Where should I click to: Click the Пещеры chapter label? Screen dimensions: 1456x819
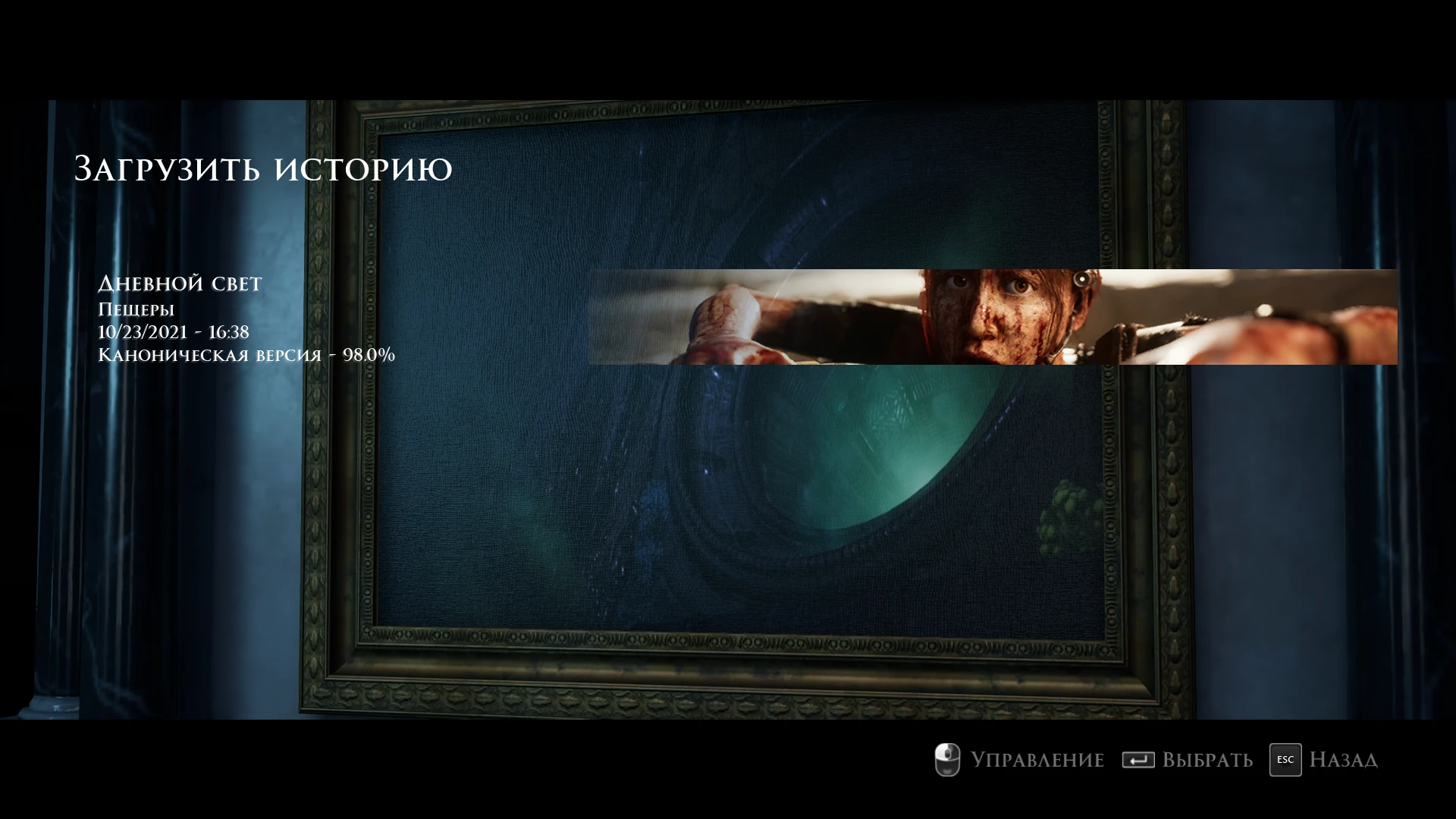coord(136,309)
